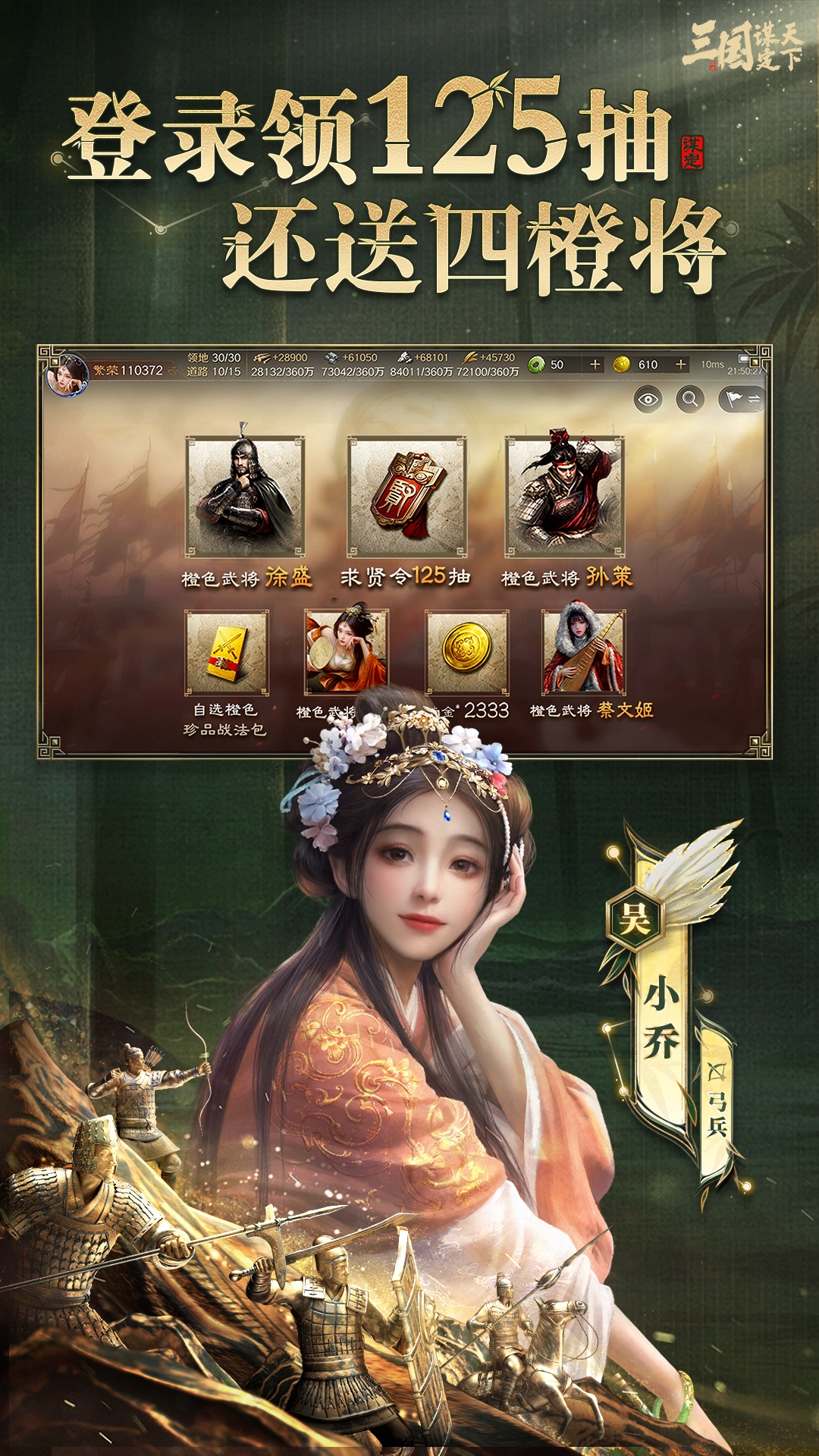819x1456 pixels.
Task: Choose the 孙策 orange general portrait
Action: (565, 497)
